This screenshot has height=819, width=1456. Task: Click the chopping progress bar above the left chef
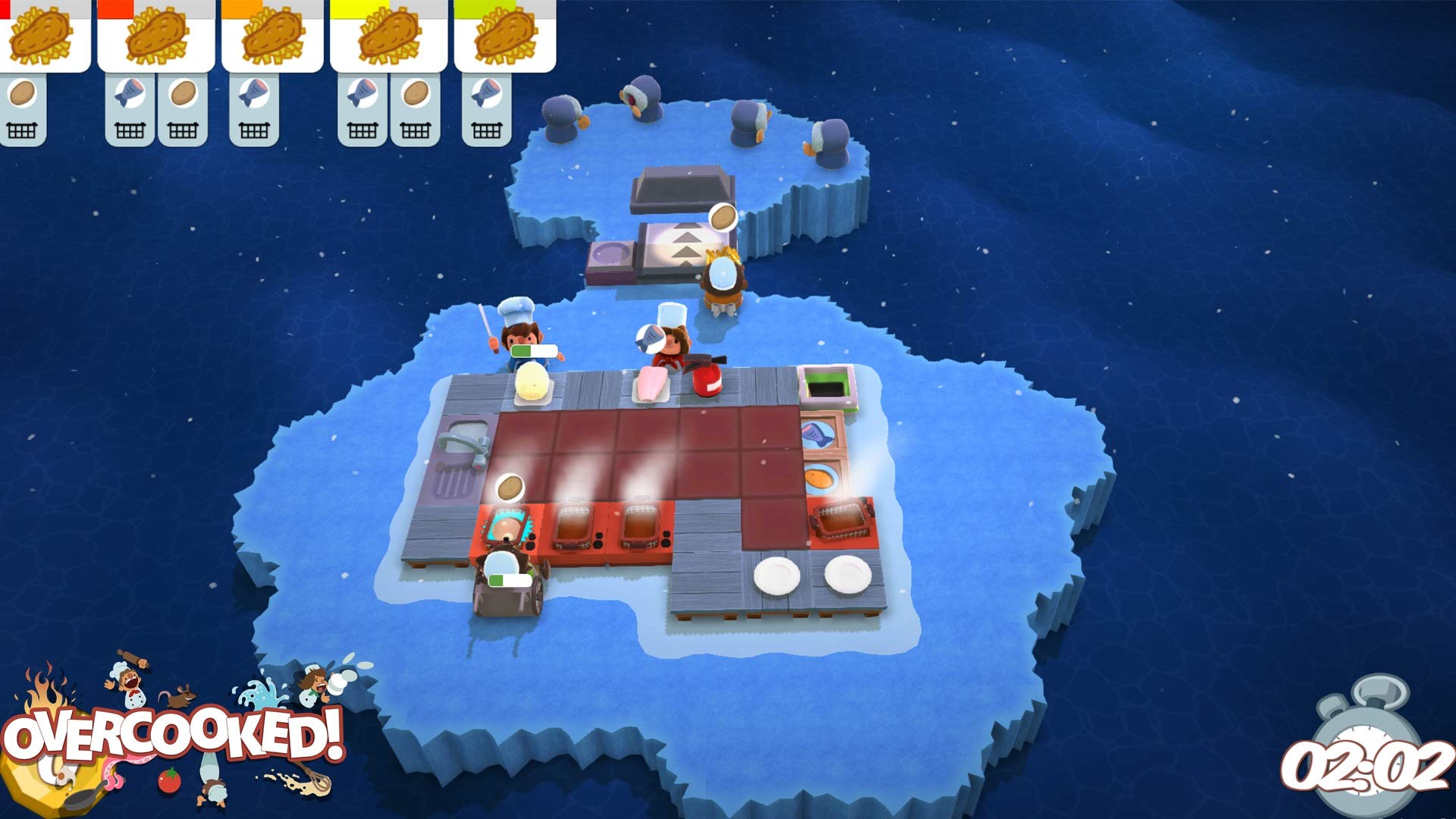click(x=535, y=351)
